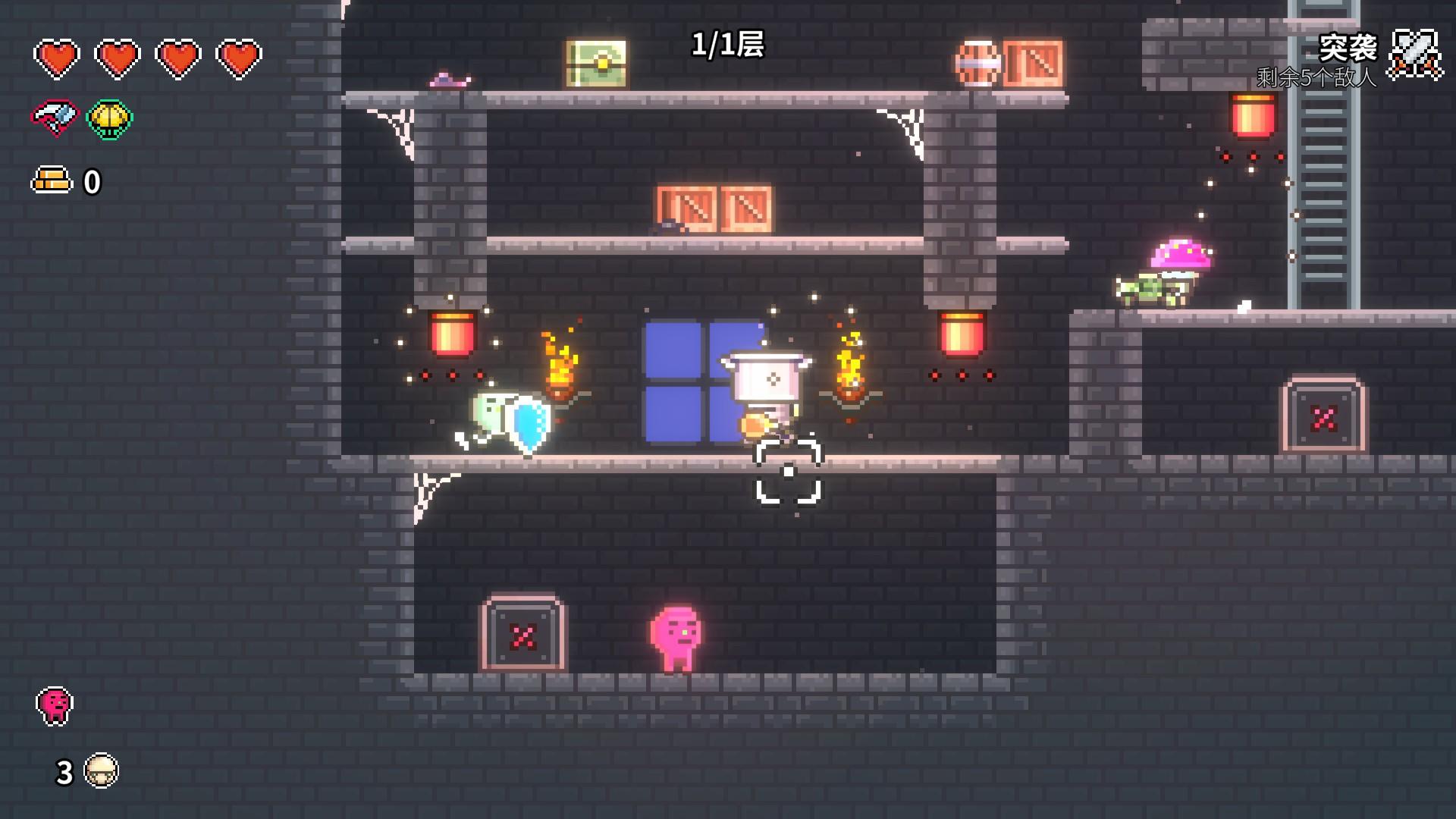
Task: Click the first red heart in the health bar
Action: point(58,56)
